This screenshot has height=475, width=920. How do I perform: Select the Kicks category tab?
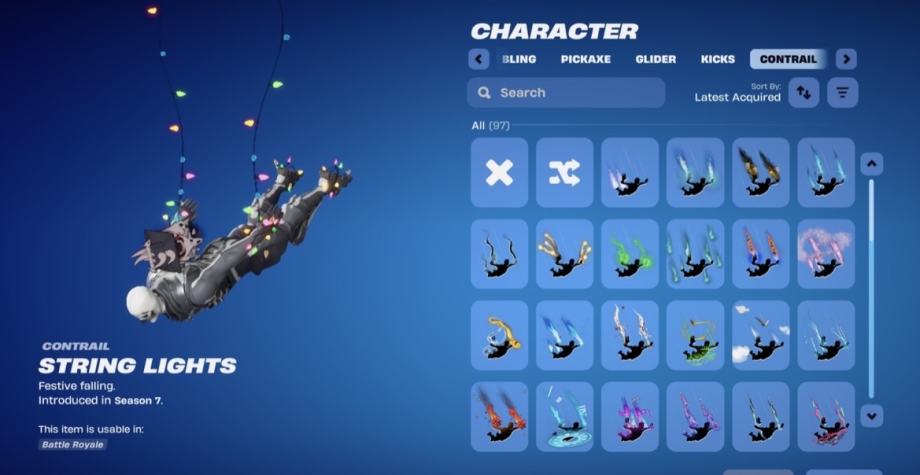pos(718,59)
